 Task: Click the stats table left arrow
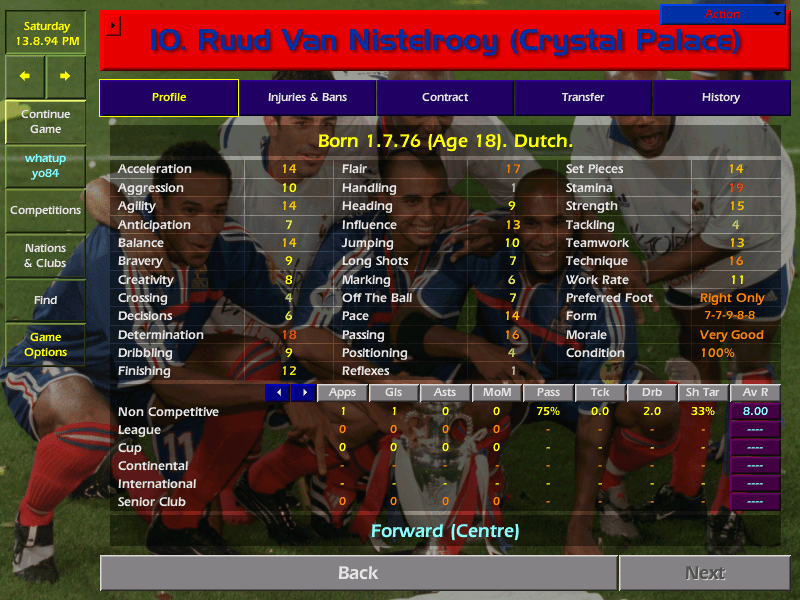pos(277,393)
